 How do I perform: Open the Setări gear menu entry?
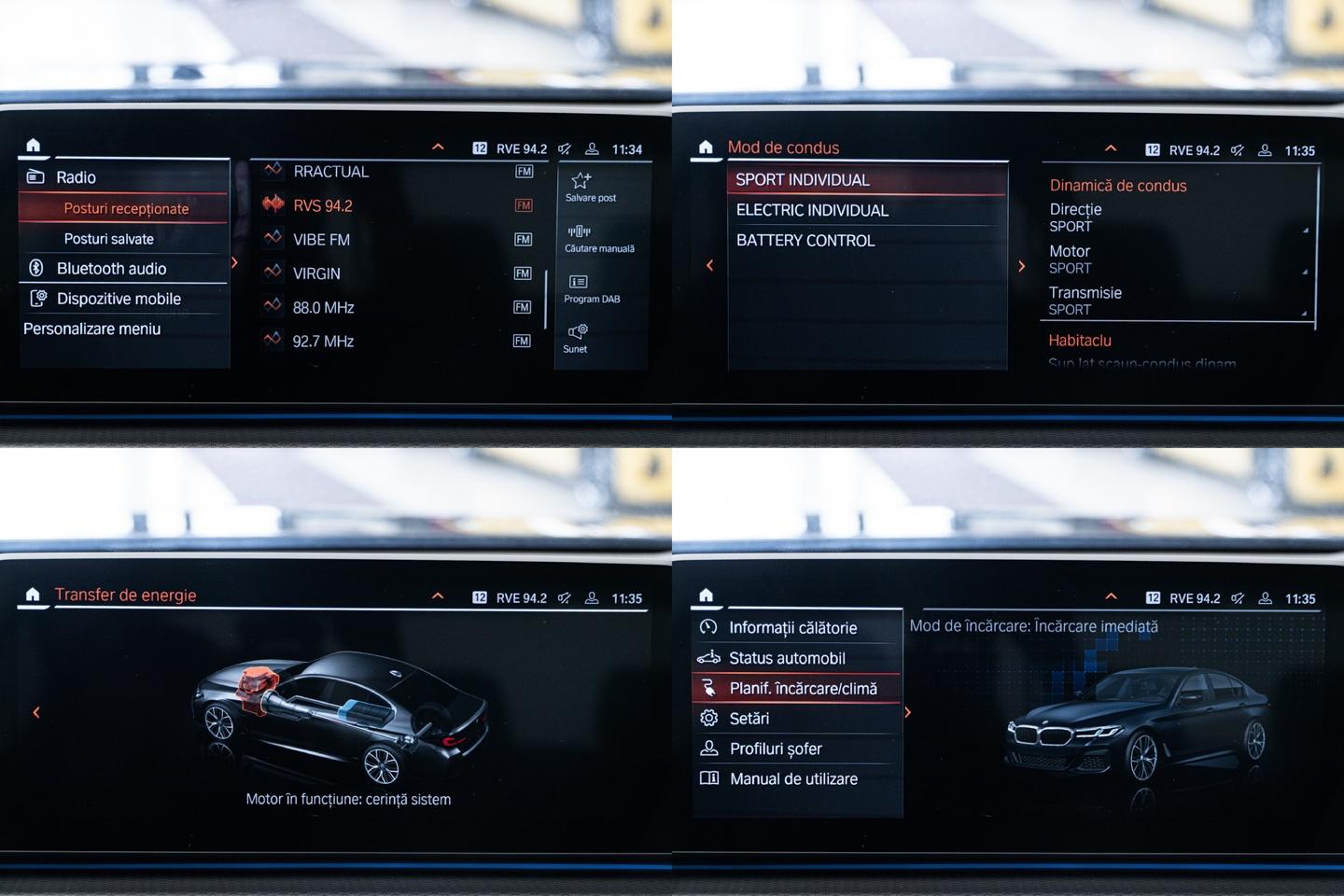(x=749, y=719)
